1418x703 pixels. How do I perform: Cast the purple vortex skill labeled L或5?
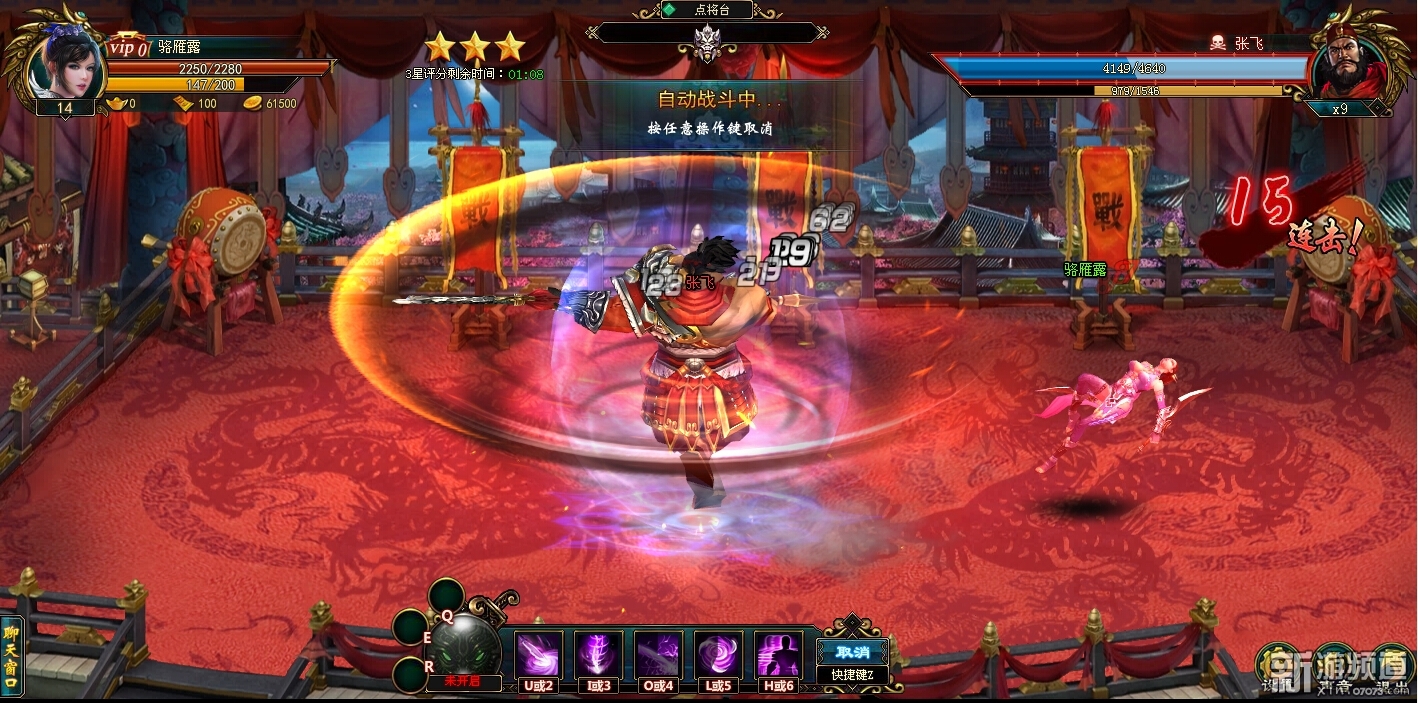click(718, 656)
